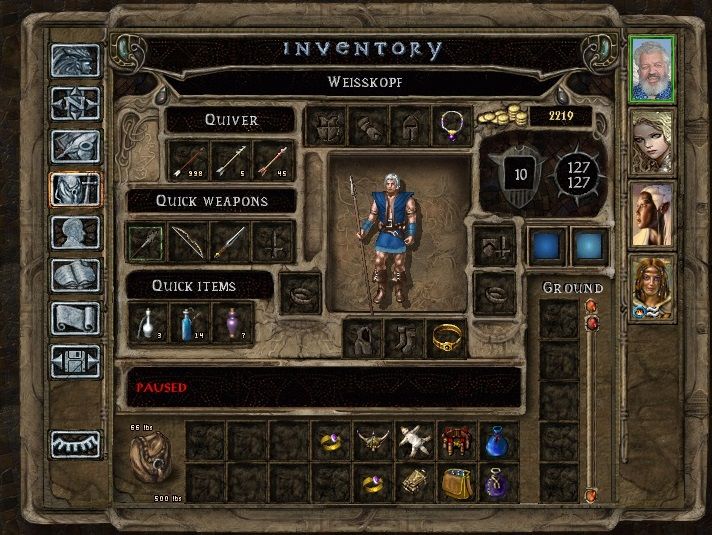Choose the bow quick weapon slot
The width and height of the screenshot is (712, 535).
[189, 241]
